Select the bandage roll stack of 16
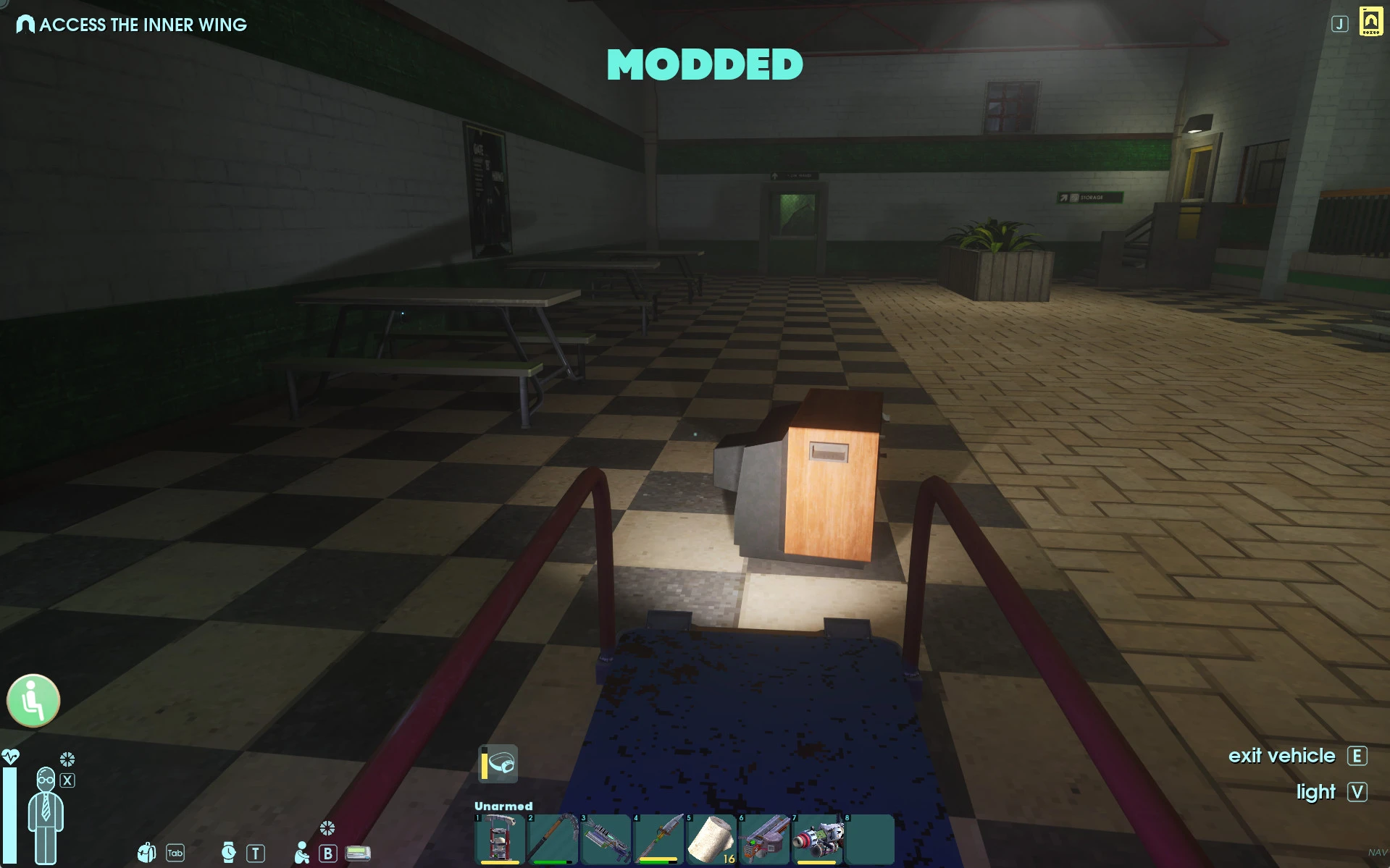This screenshot has height=868, width=1390. 711,839
